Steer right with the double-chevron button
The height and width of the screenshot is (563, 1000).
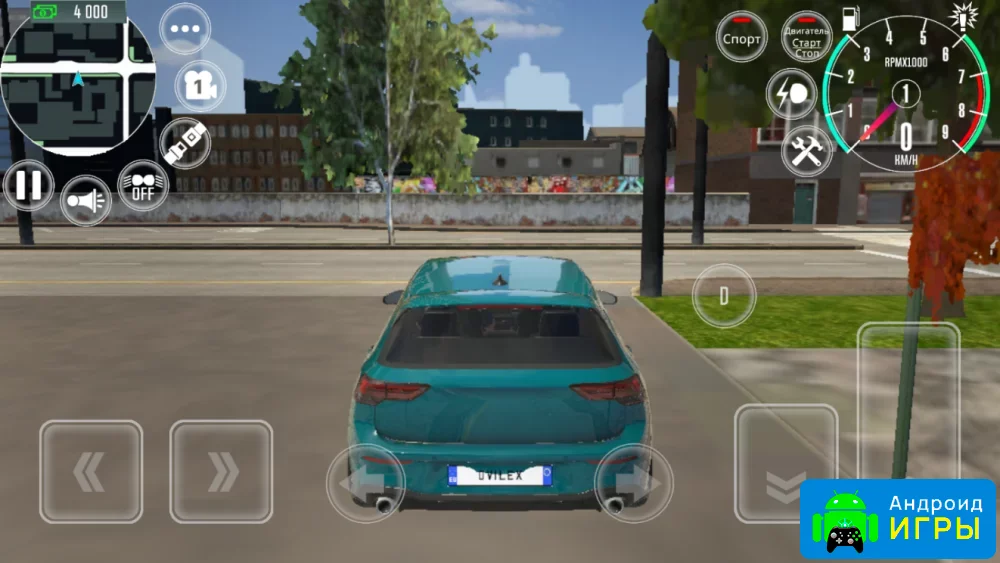[221, 471]
